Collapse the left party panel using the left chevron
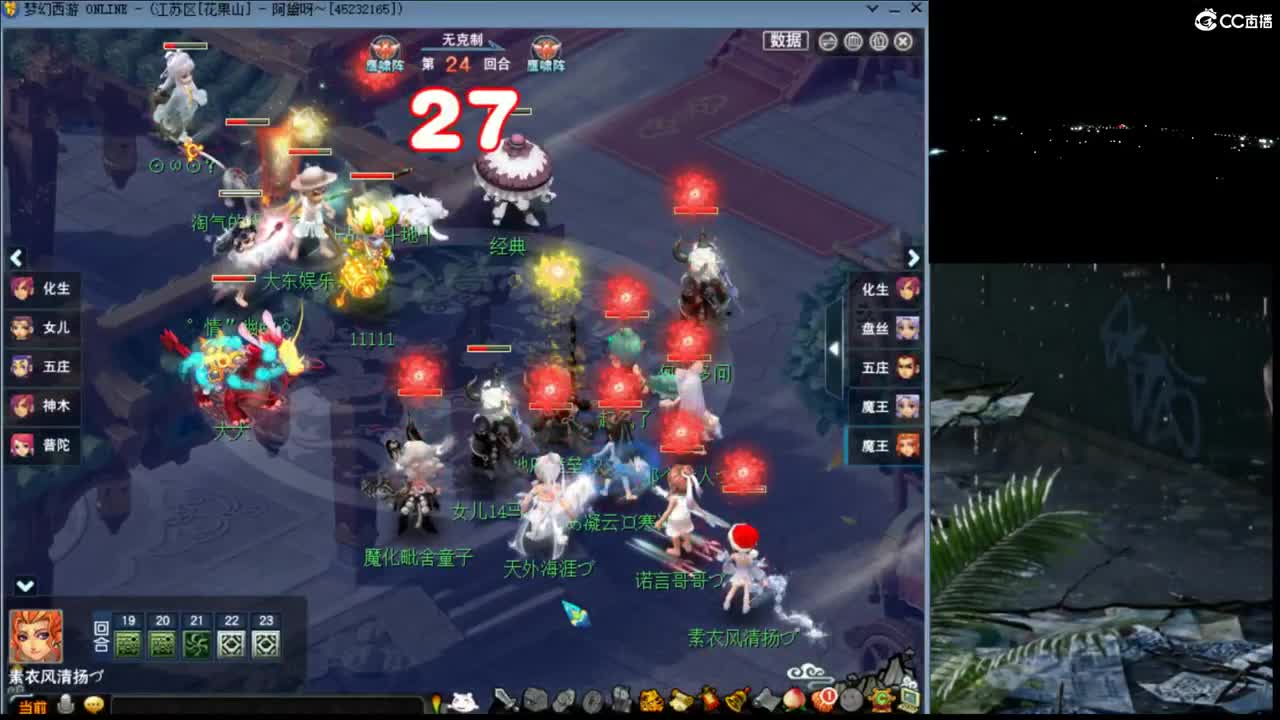The width and height of the screenshot is (1280, 720). (x=15, y=258)
